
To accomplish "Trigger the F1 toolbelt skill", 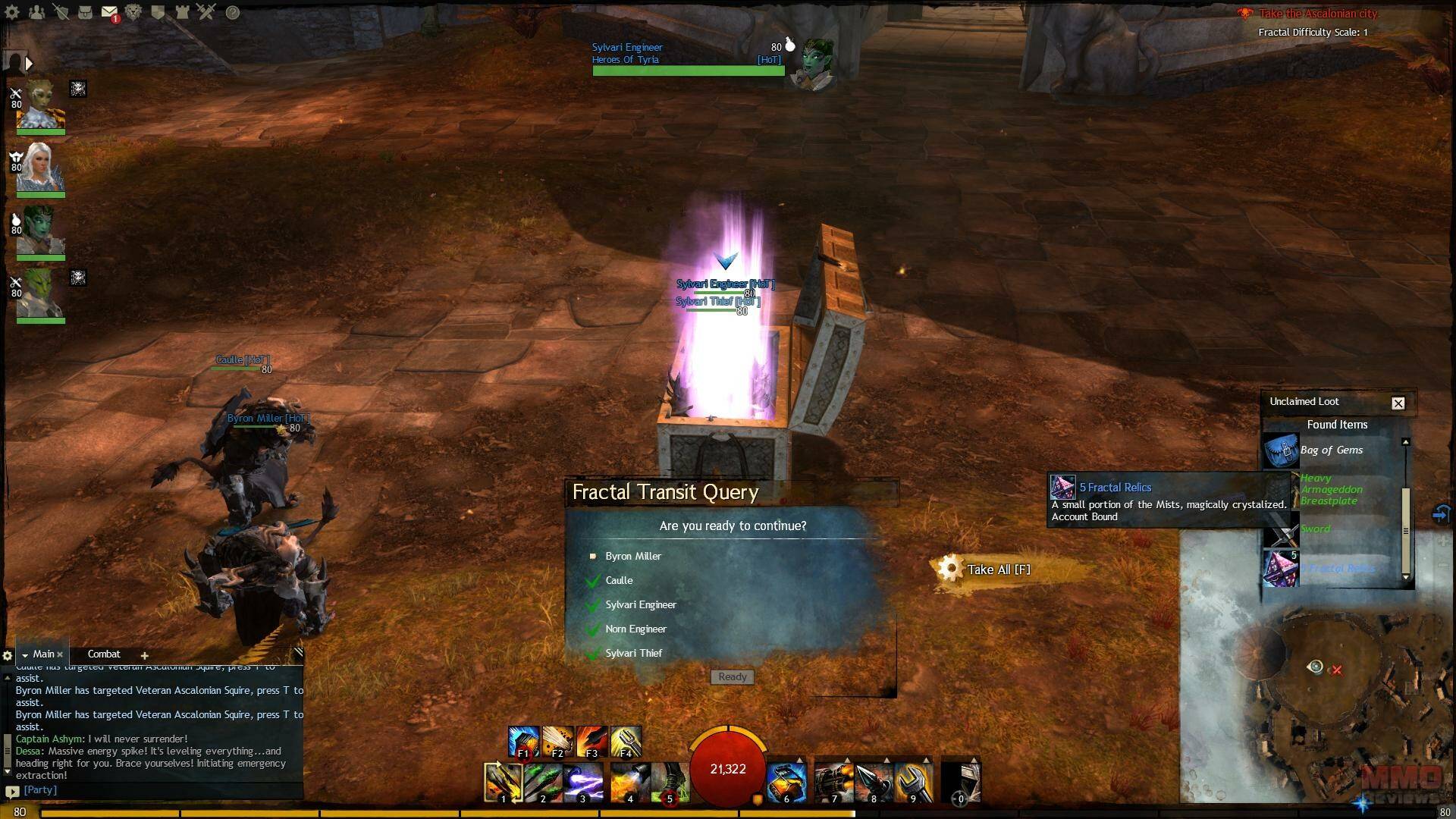I will pos(523,742).
